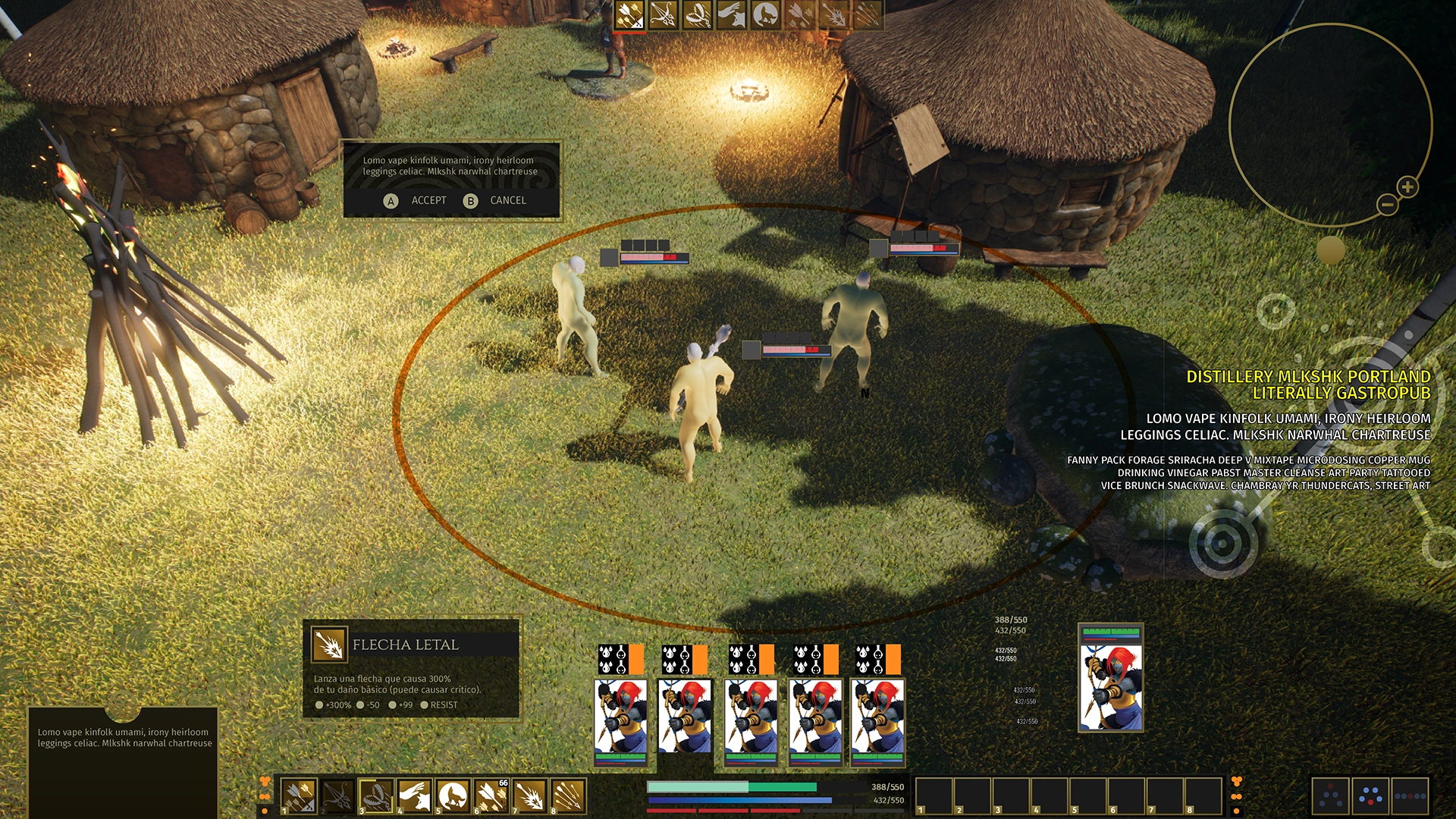The image size is (1456, 819).
Task: Select the line formation icon at far bottom right
Action: click(x=1411, y=796)
